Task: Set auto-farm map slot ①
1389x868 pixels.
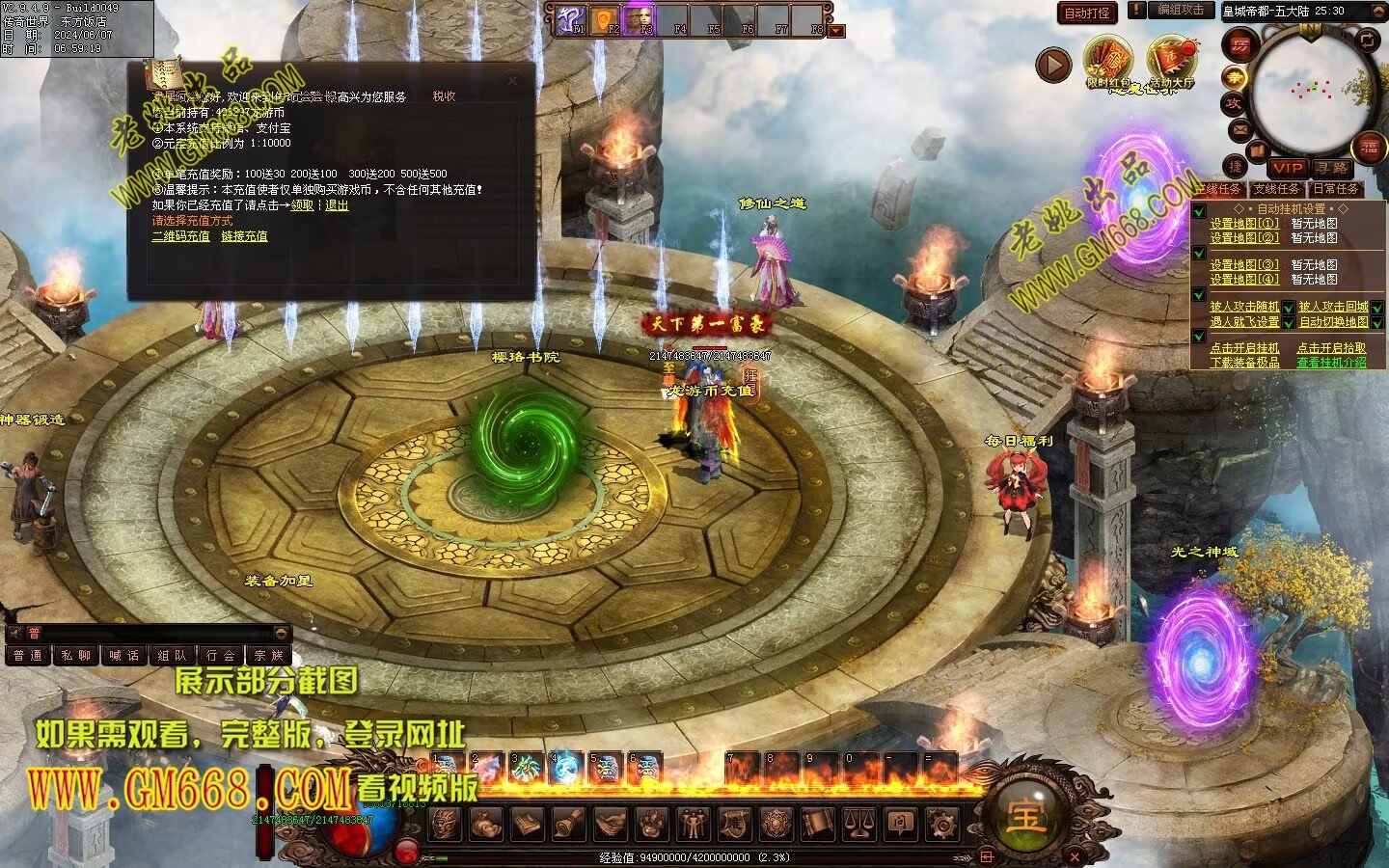Action: click(x=1244, y=223)
